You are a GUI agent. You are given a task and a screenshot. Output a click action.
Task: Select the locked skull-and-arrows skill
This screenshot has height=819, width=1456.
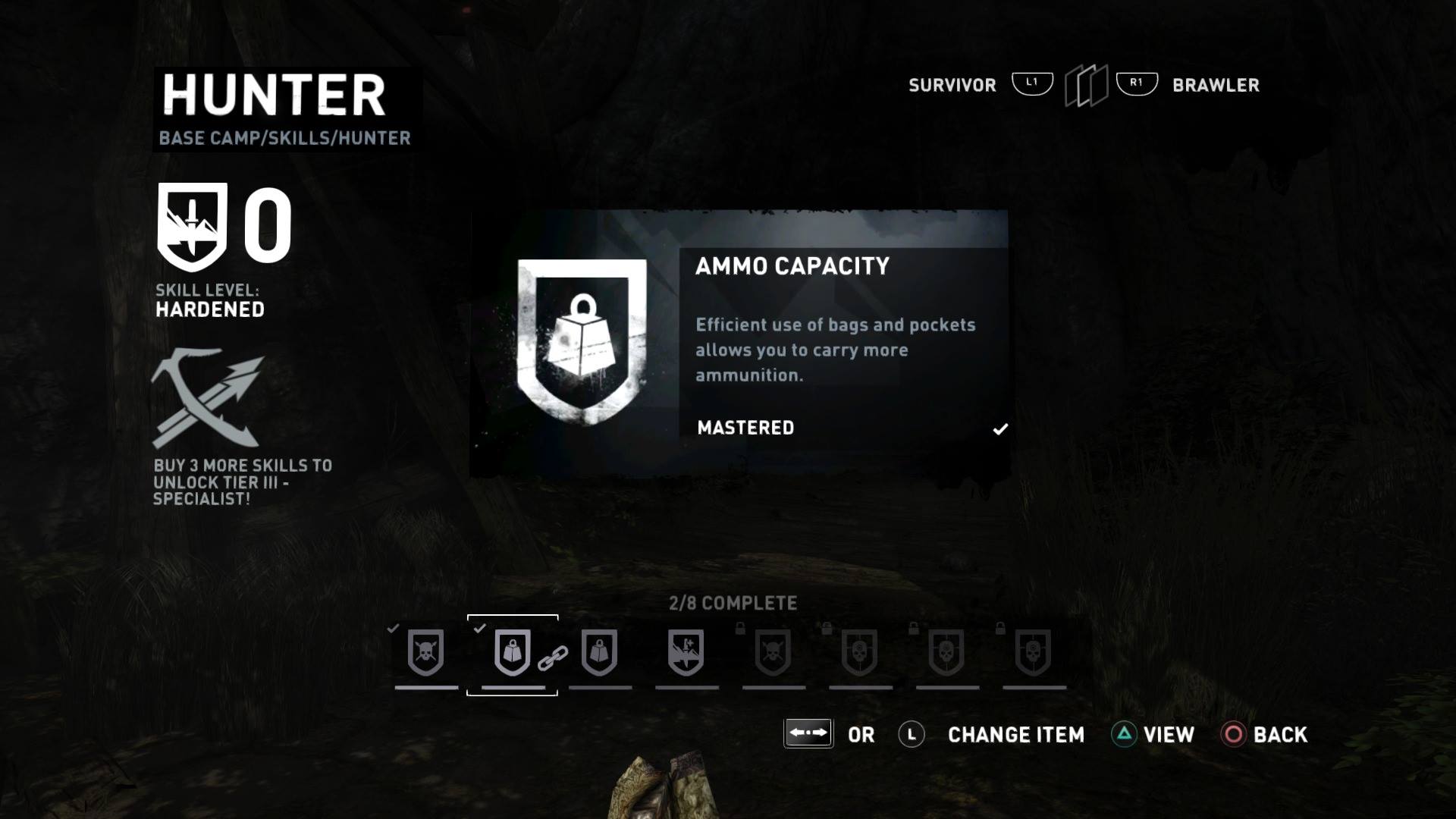click(x=773, y=652)
